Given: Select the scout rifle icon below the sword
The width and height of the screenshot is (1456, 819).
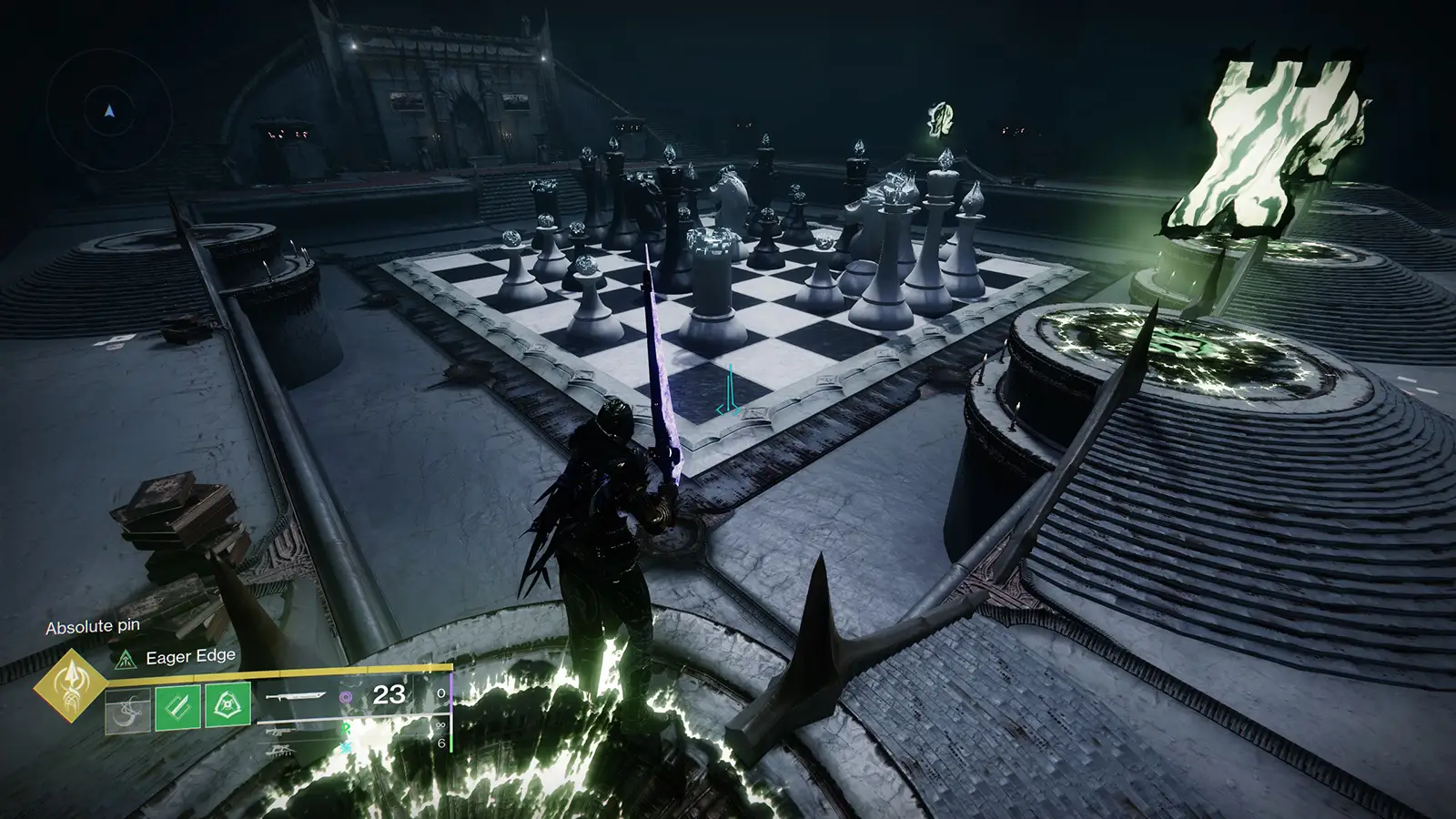Looking at the screenshot, I should [283, 732].
